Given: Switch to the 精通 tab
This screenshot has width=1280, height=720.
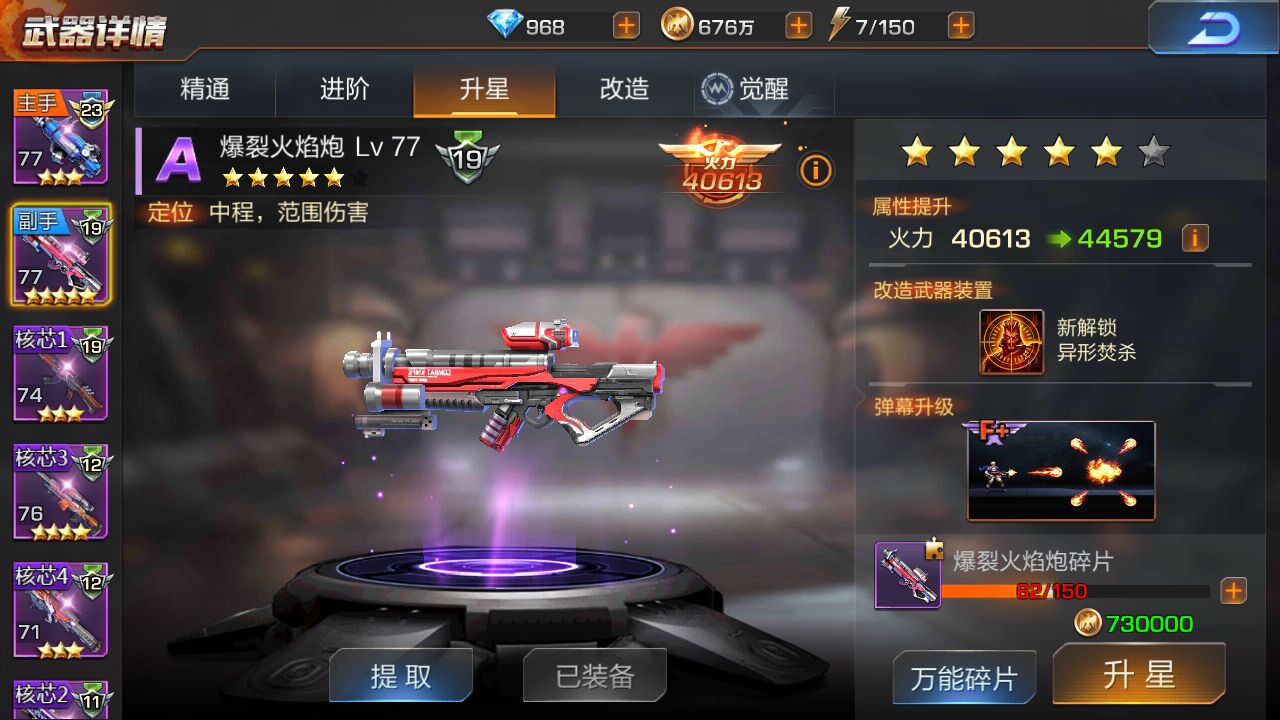Looking at the screenshot, I should pyautogui.click(x=204, y=89).
